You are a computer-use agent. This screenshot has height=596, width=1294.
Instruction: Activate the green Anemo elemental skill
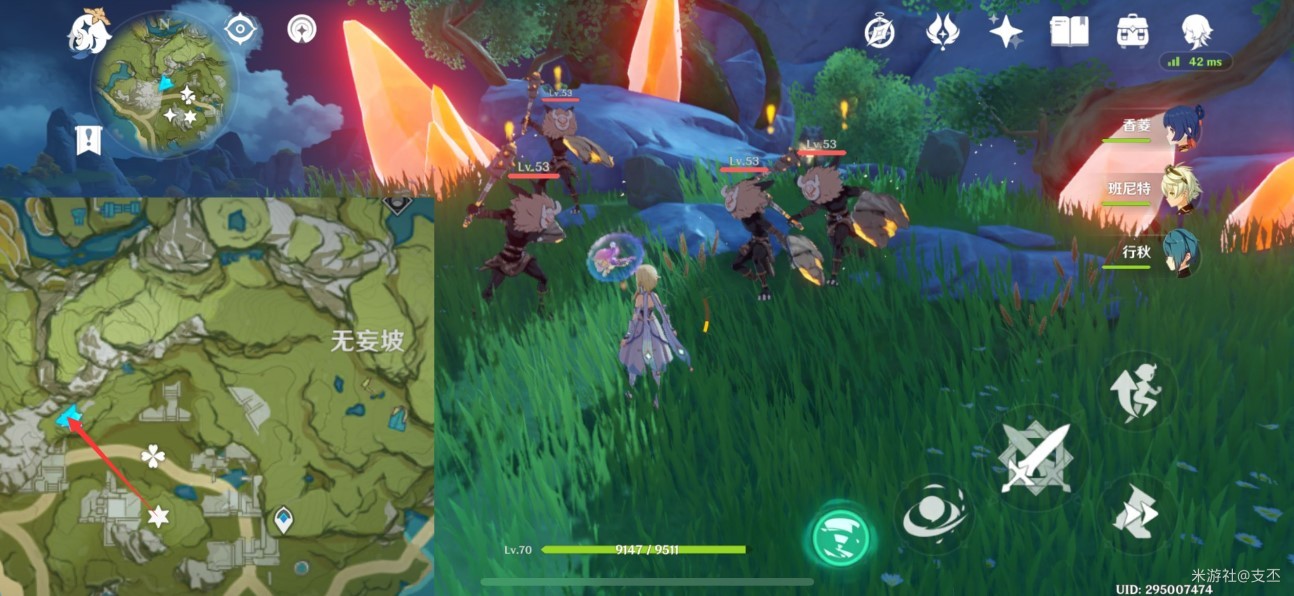(x=839, y=537)
